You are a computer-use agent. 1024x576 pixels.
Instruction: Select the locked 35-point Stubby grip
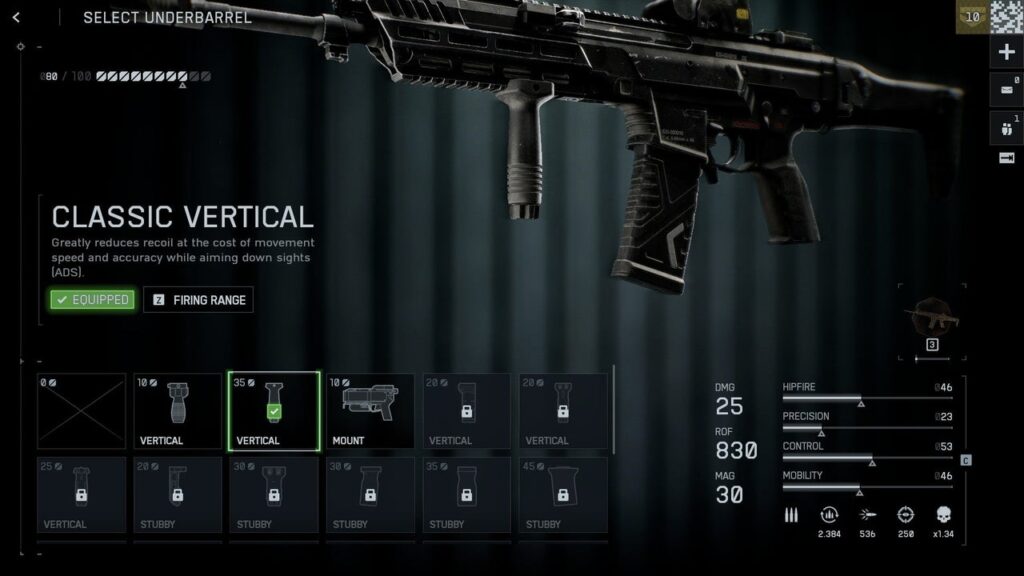[466, 495]
